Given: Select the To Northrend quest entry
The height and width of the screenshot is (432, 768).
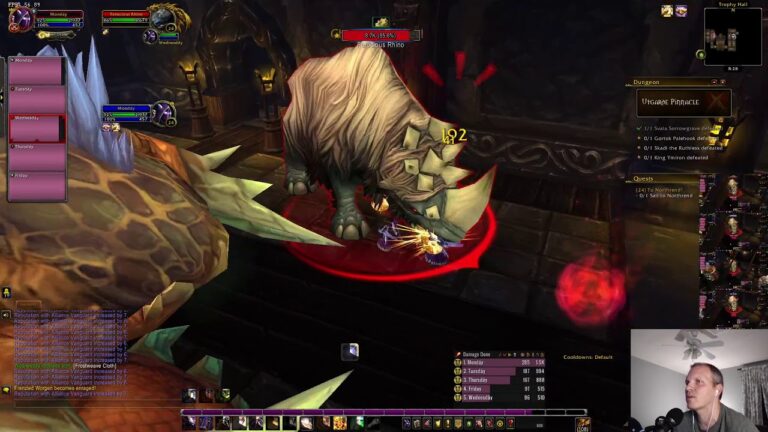Looking at the screenshot, I should (660, 187).
